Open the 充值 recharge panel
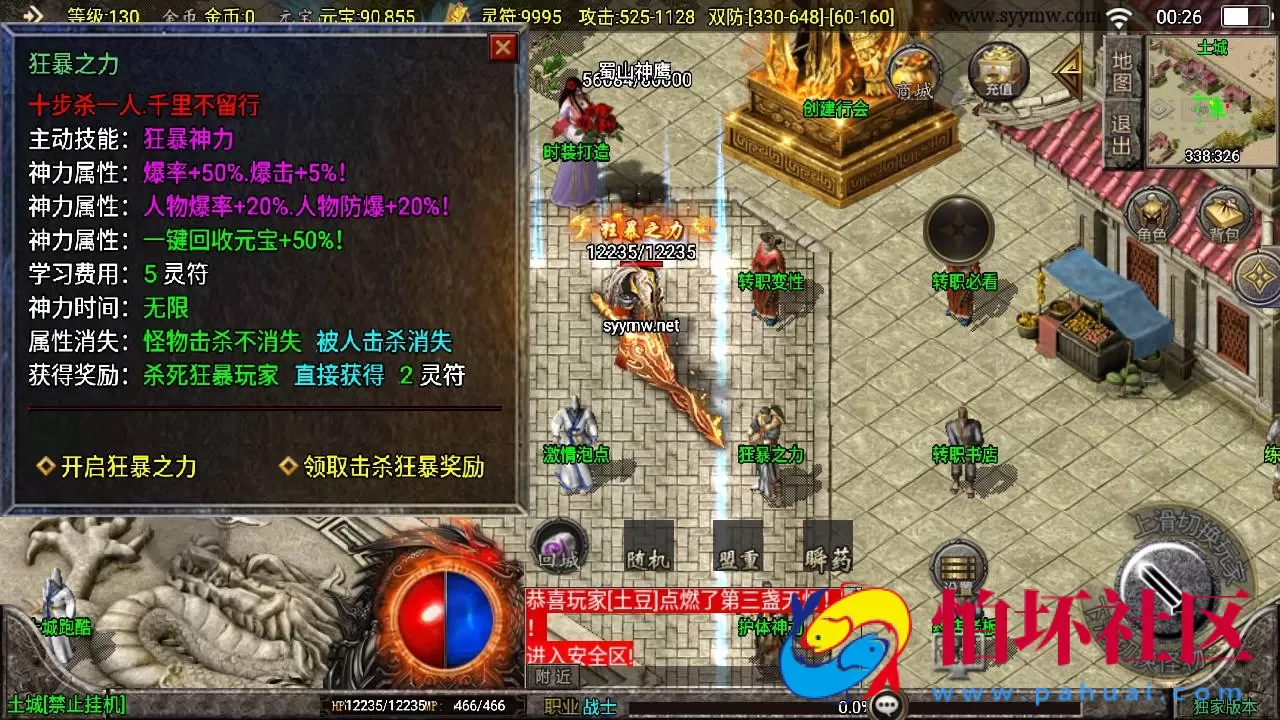The image size is (1280, 720). pyautogui.click(x=997, y=70)
